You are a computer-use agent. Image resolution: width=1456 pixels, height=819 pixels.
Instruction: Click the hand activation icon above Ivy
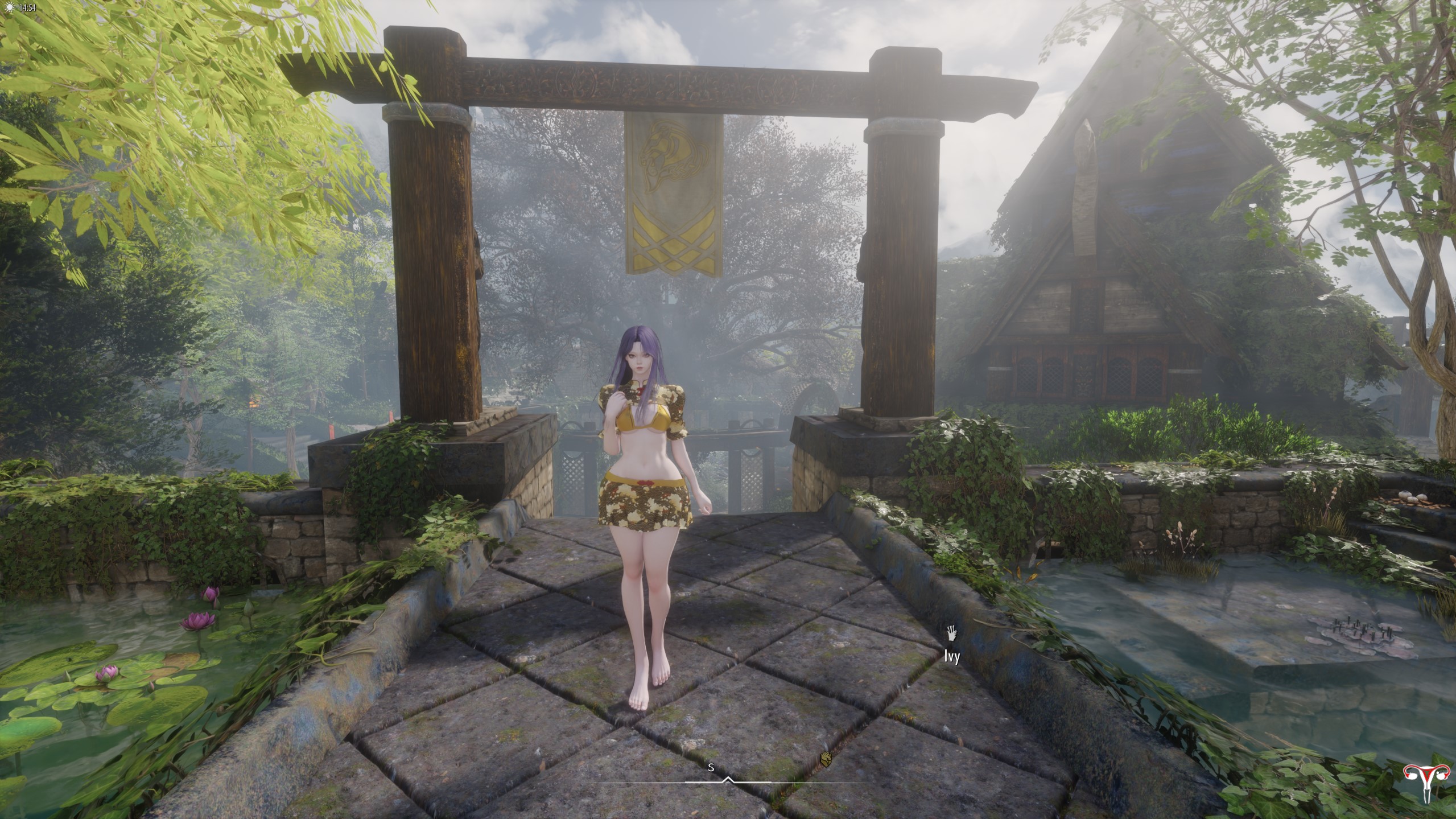(952, 632)
